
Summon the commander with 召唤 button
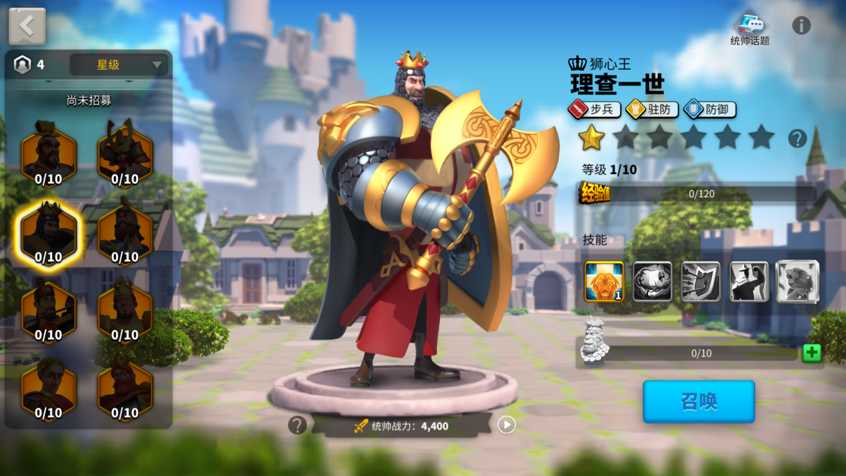(698, 402)
